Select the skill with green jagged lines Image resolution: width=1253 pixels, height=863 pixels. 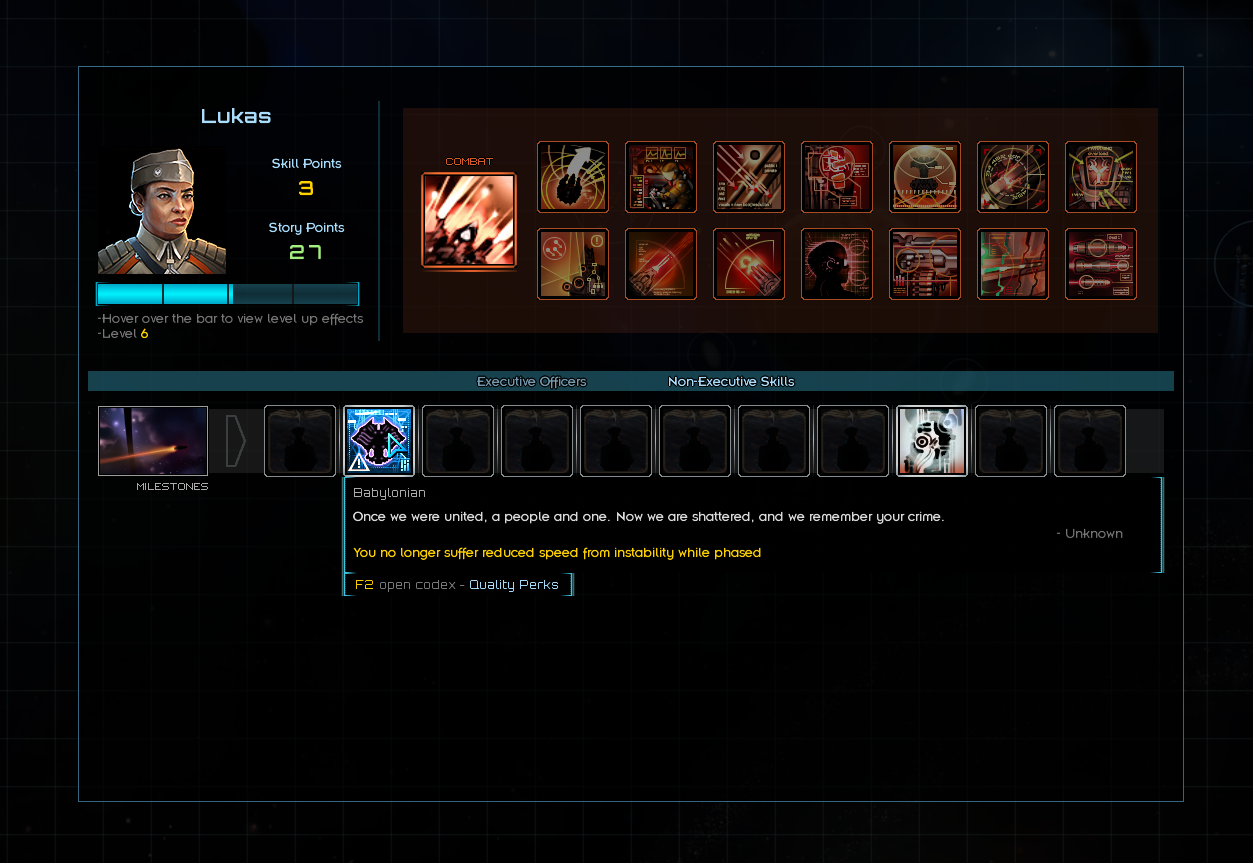point(1013,264)
